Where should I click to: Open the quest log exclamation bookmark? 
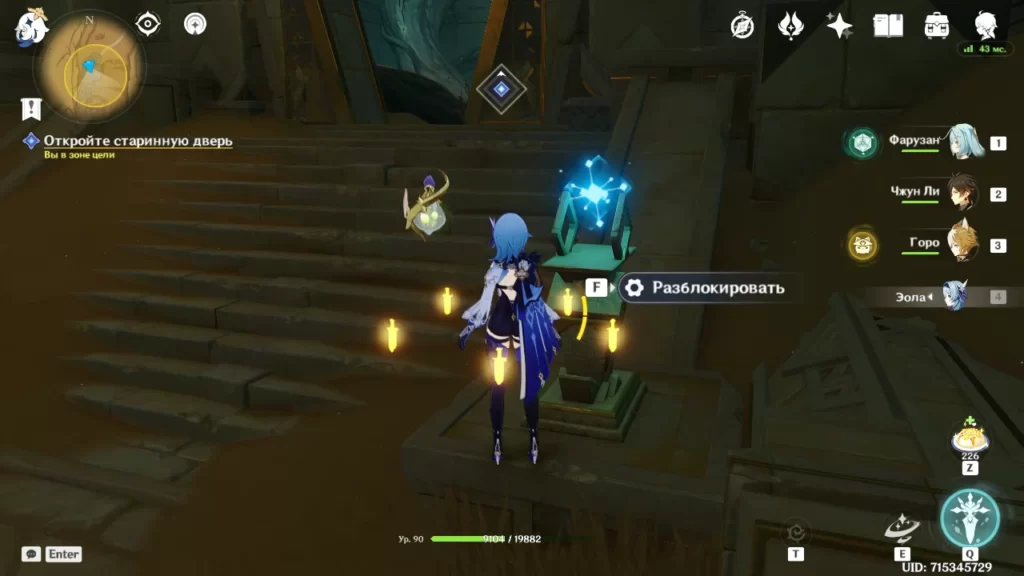[31, 108]
